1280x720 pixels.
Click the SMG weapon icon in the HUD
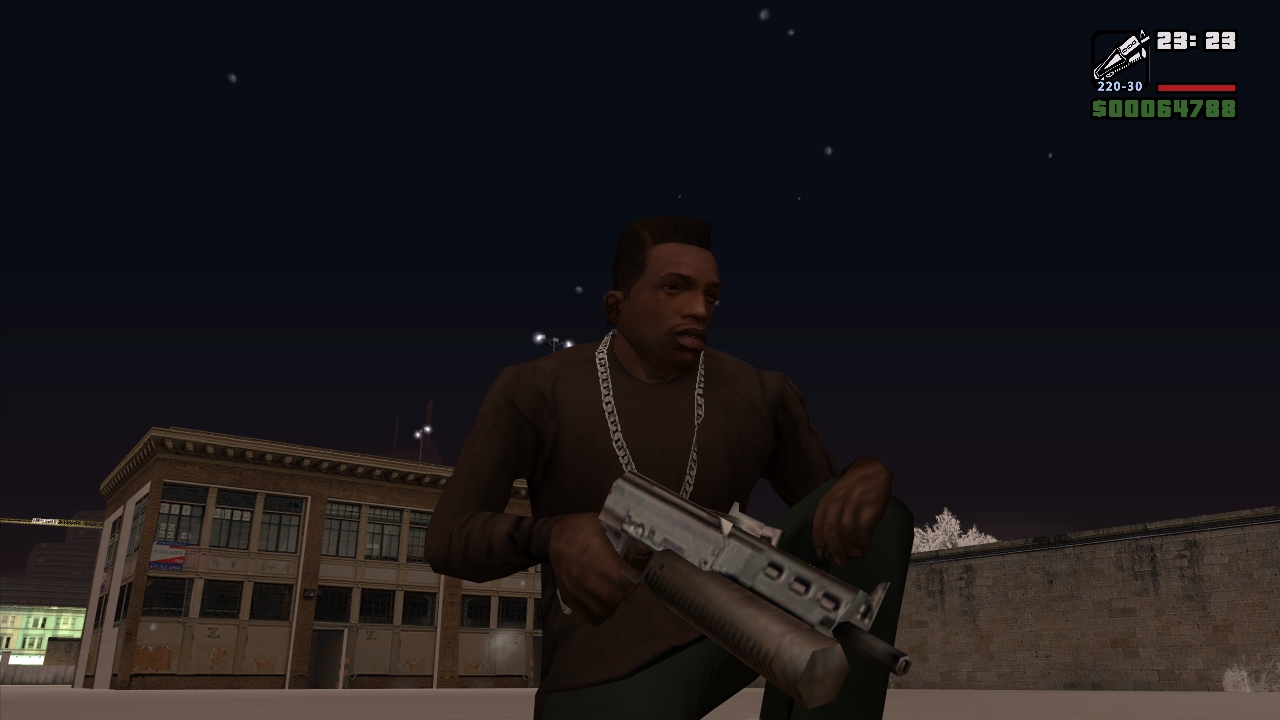click(1122, 55)
